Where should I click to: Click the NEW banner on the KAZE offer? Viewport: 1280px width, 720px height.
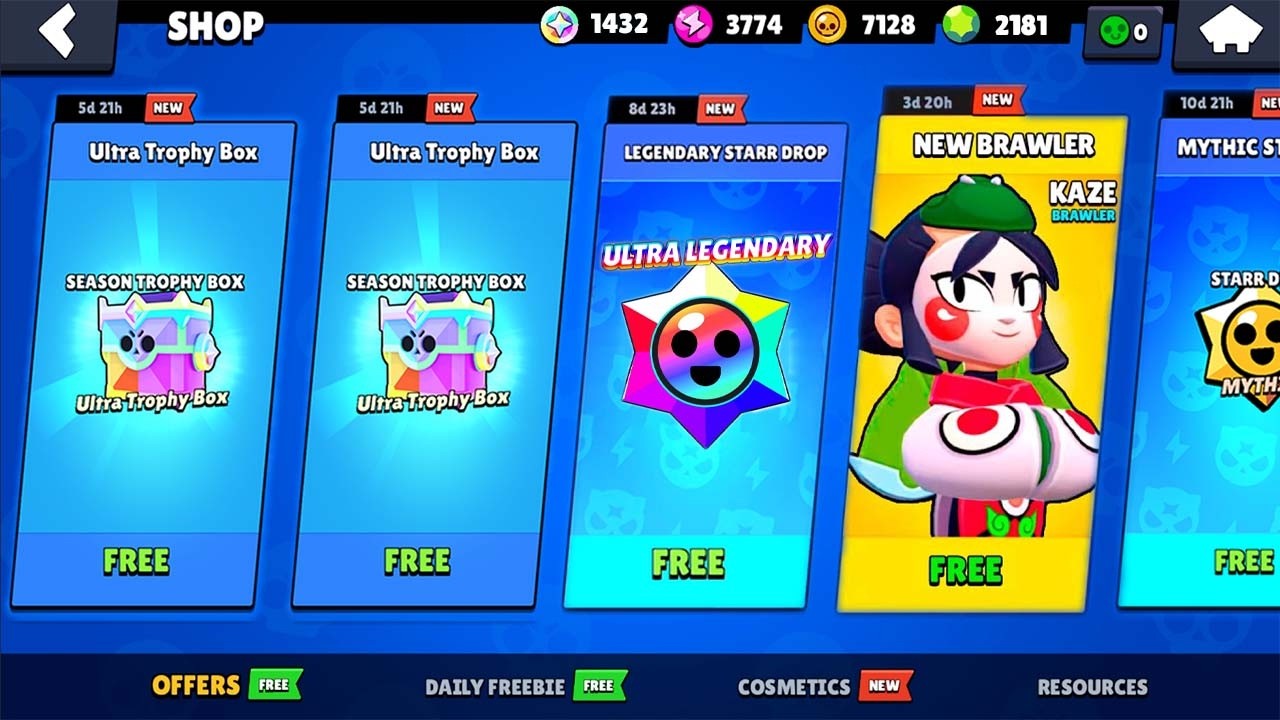pyautogui.click(x=996, y=100)
